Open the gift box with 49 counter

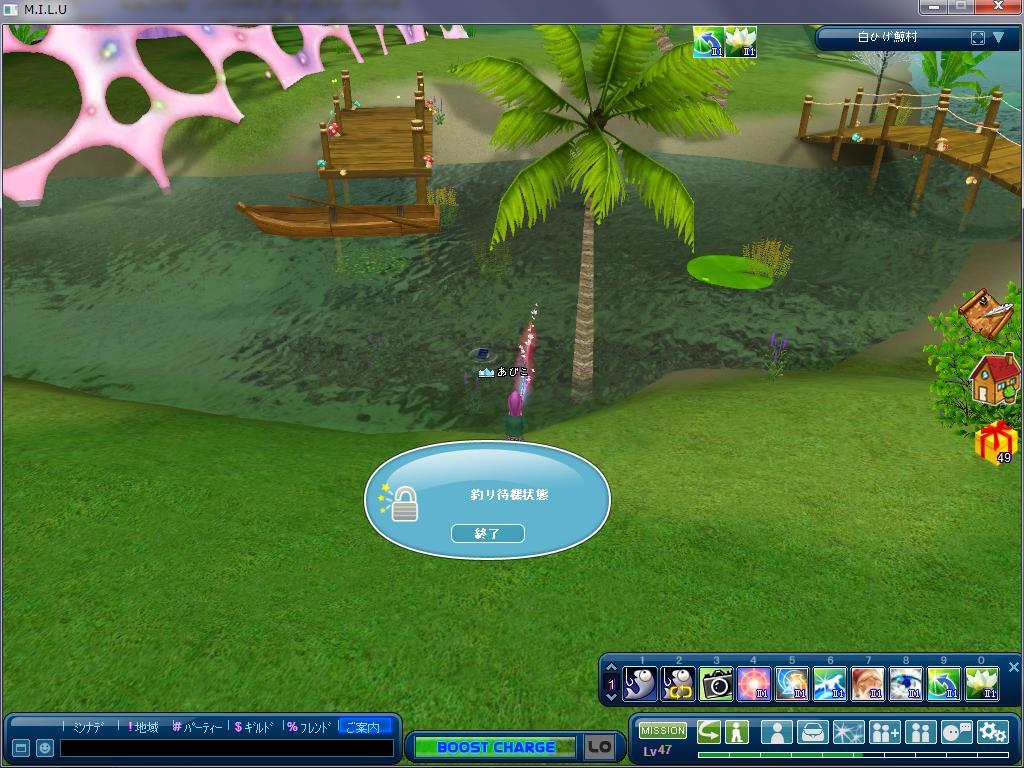(x=996, y=442)
